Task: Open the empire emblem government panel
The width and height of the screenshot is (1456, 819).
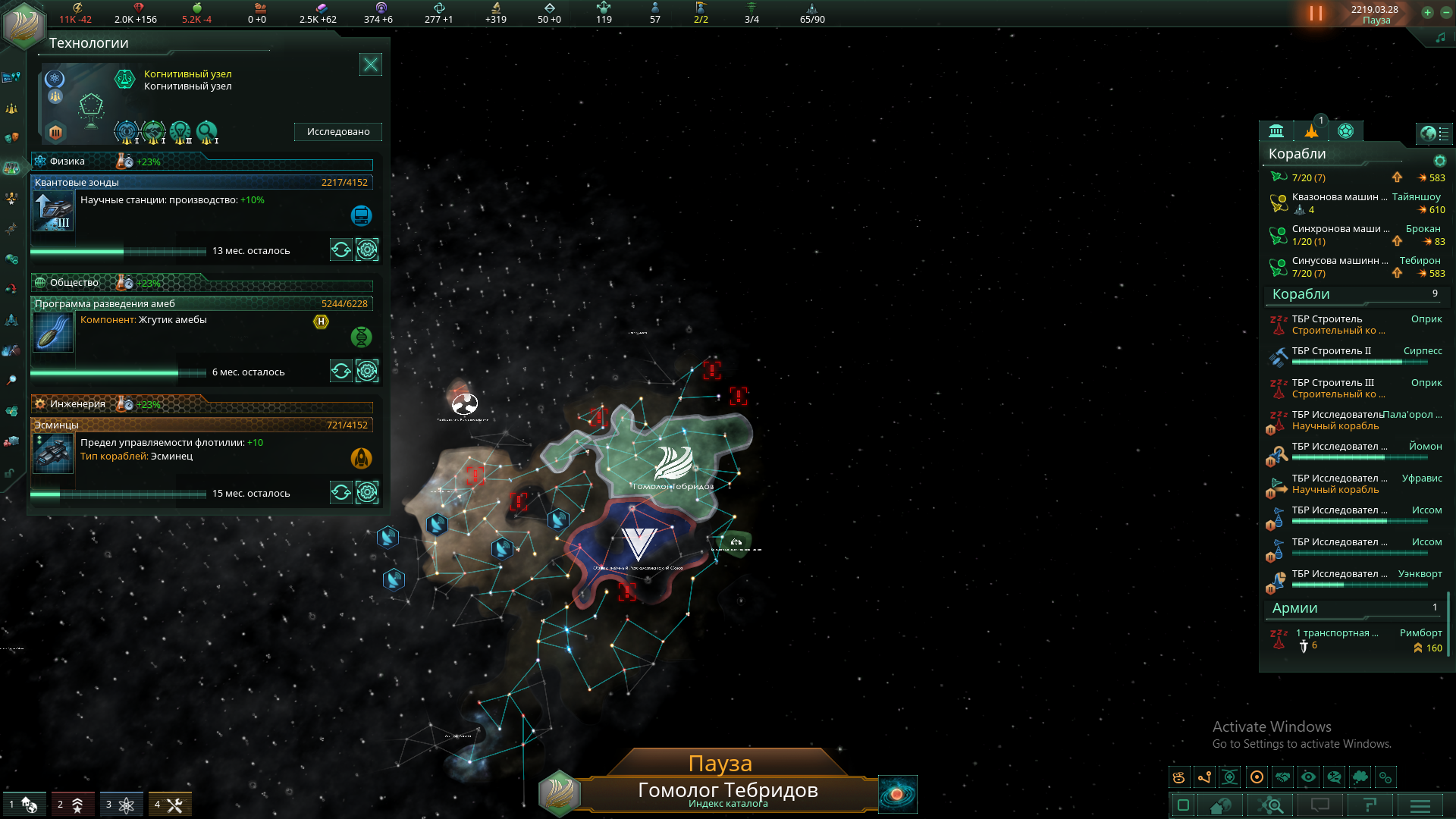Action: (x=23, y=23)
